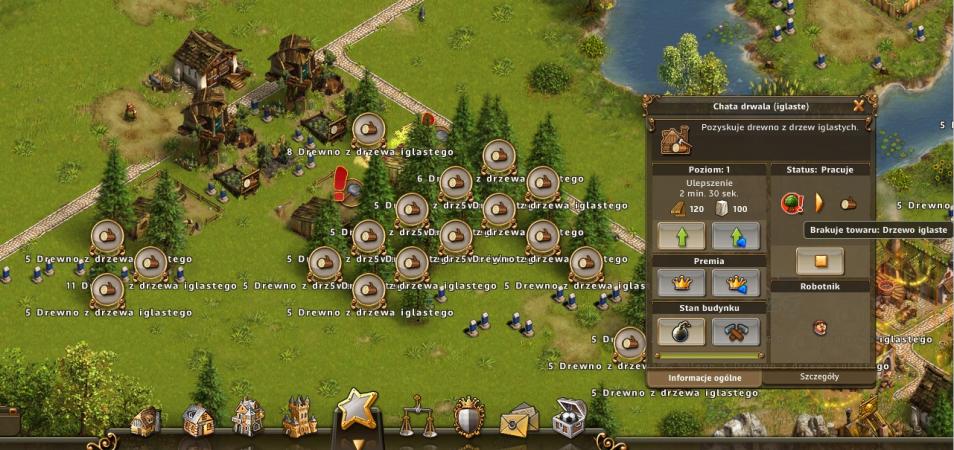Open the castle building menu
The height and width of the screenshot is (450, 954).
pos(299,417)
